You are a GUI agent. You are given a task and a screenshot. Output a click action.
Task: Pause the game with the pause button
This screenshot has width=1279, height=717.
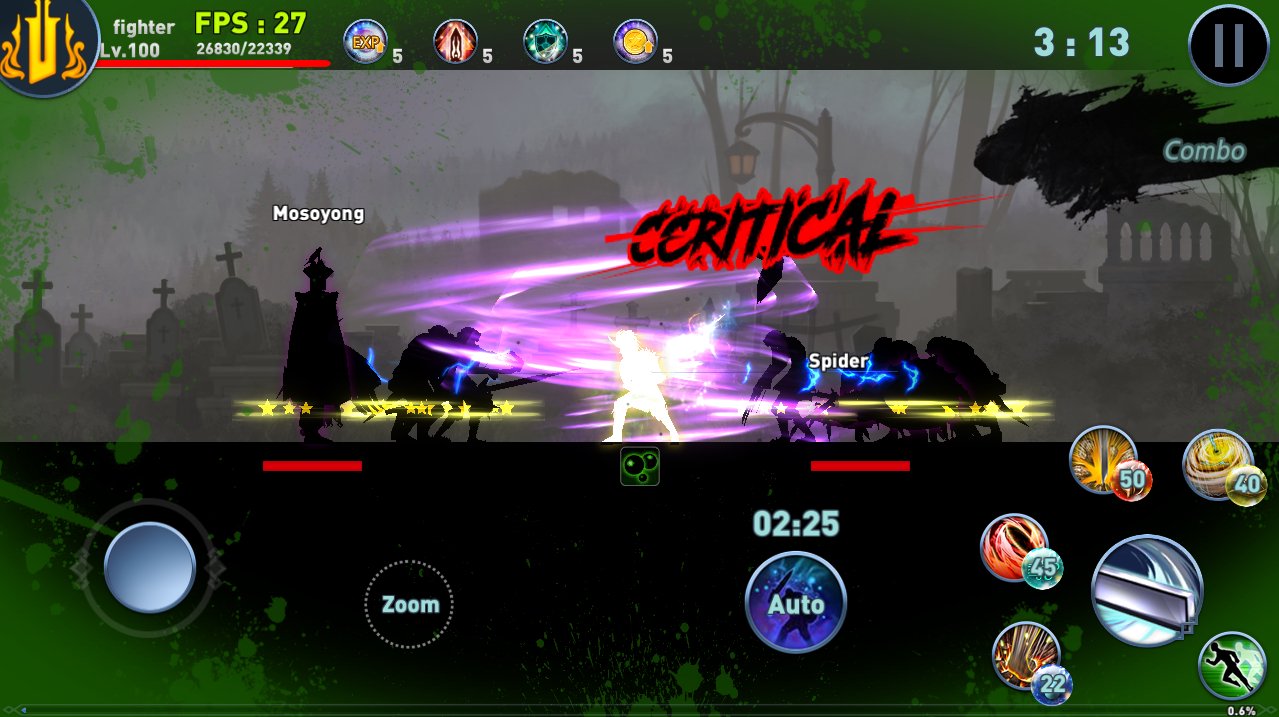[1228, 45]
